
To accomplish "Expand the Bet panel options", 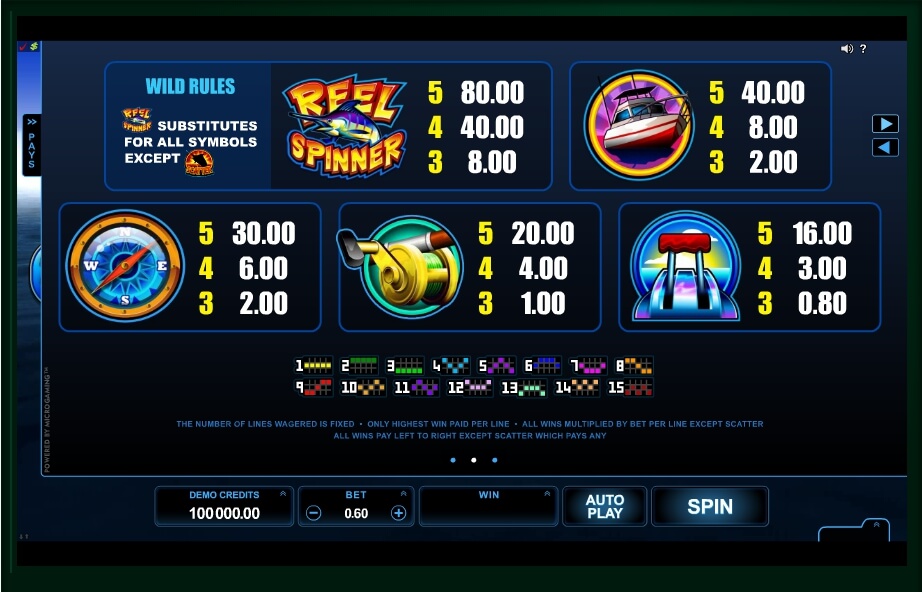I will (404, 494).
